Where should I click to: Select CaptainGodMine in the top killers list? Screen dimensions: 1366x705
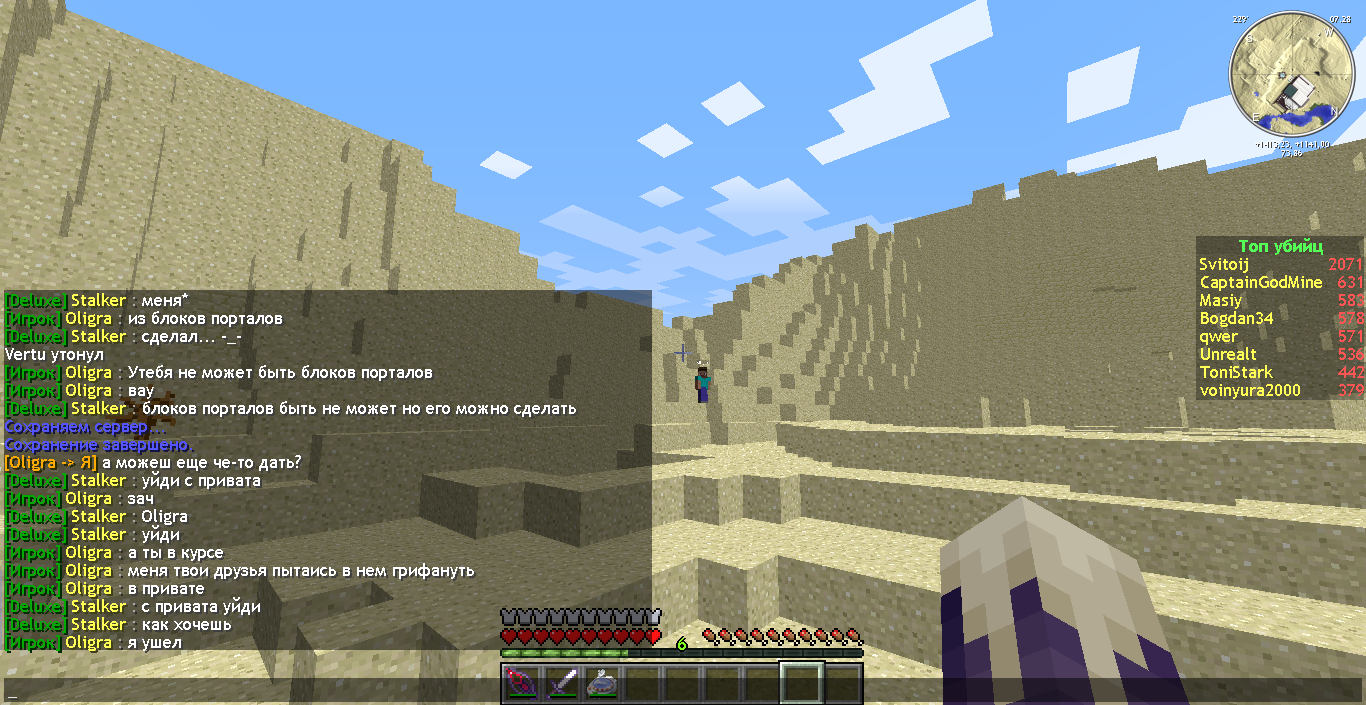pos(1260,283)
